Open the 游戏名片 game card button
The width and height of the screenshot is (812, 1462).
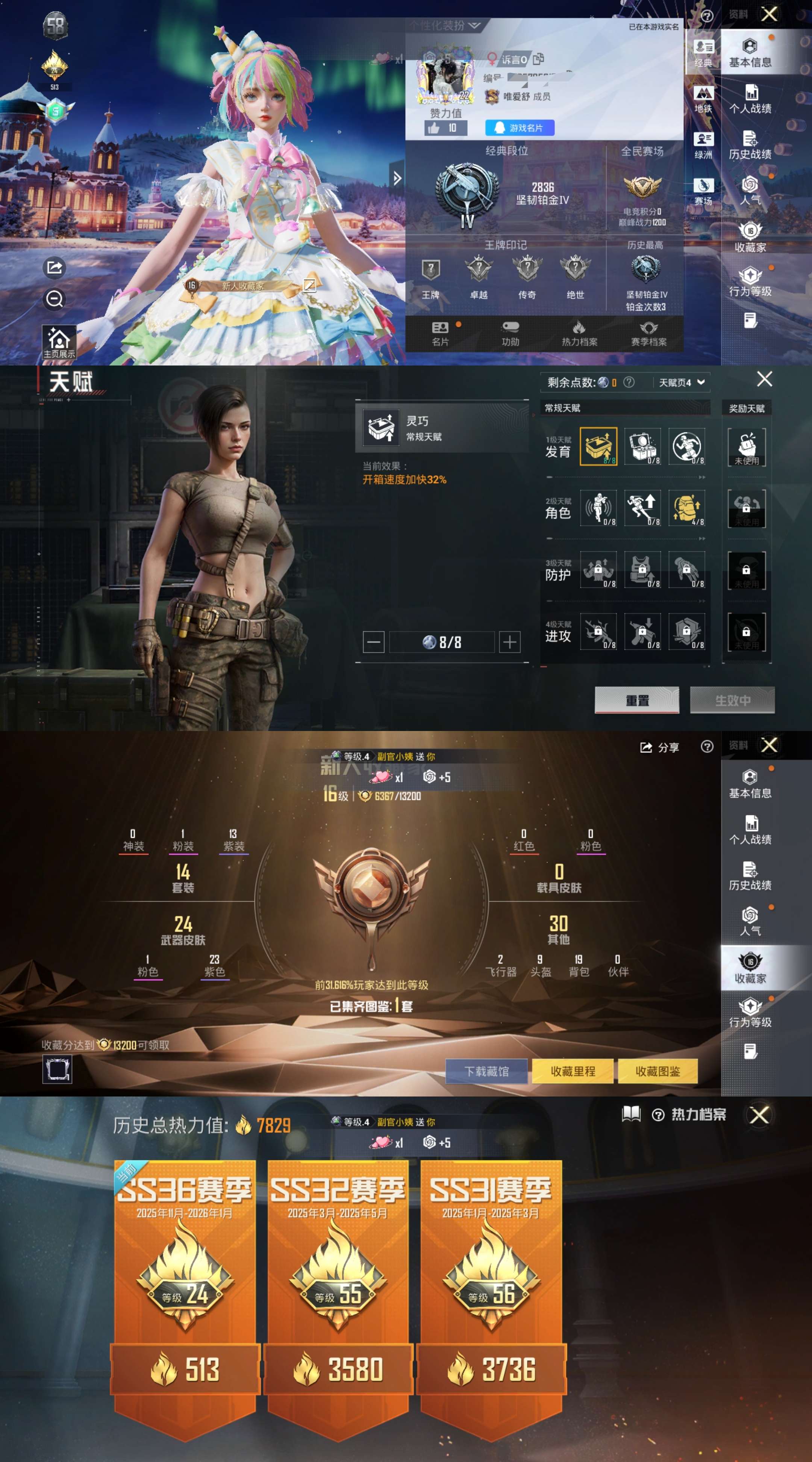pos(519,128)
